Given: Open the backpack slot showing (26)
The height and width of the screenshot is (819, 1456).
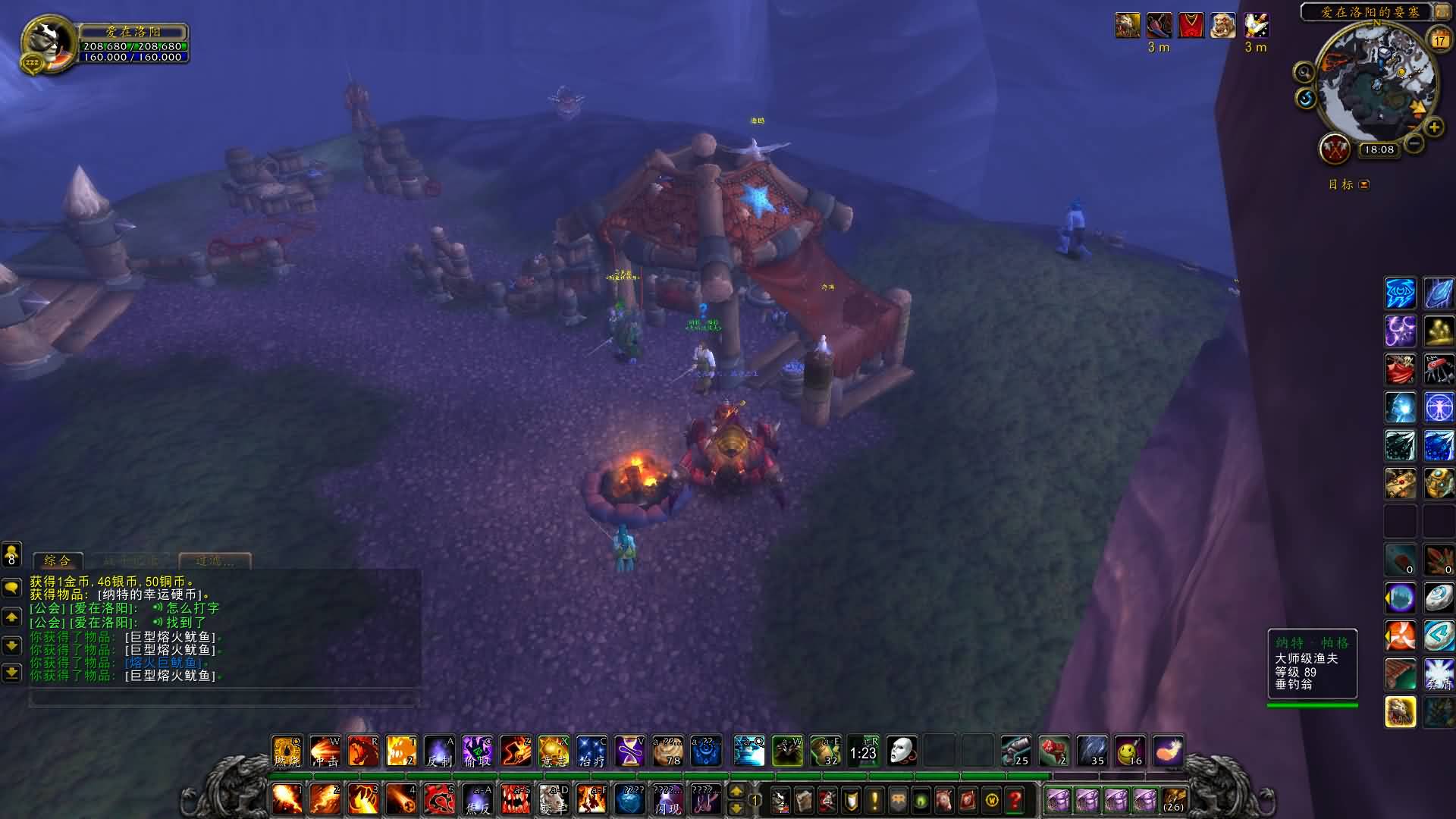Looking at the screenshot, I should click(1173, 799).
